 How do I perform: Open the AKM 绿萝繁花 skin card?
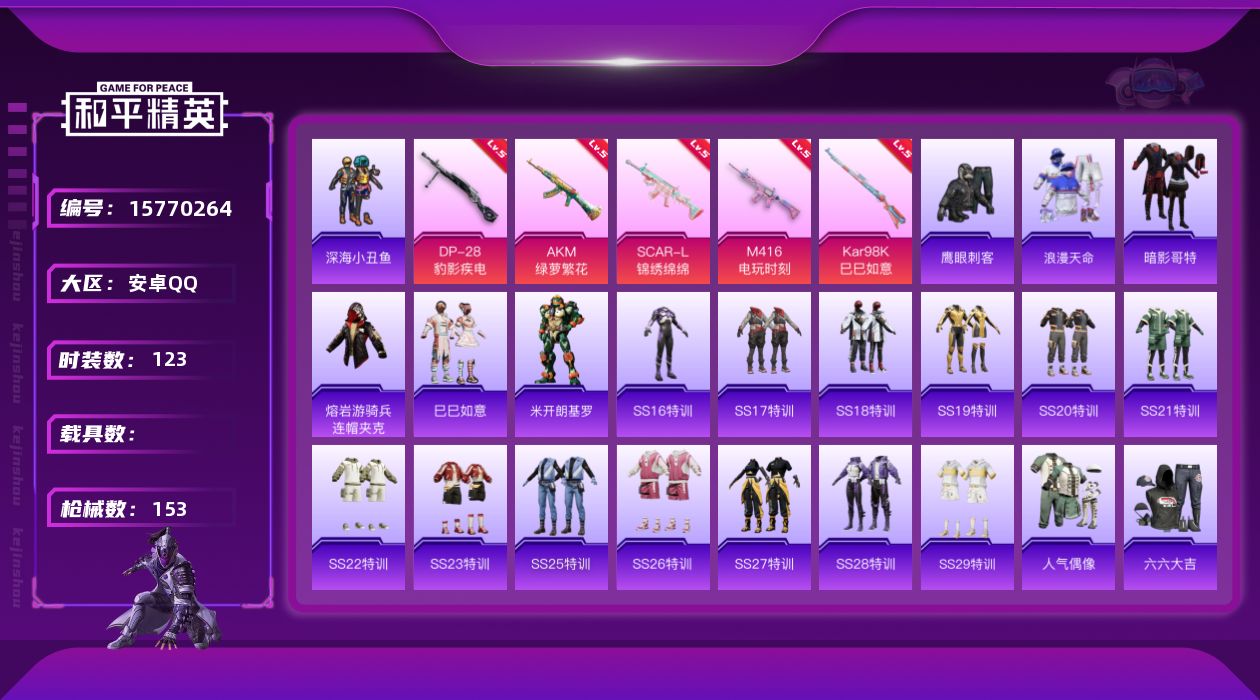click(x=561, y=211)
